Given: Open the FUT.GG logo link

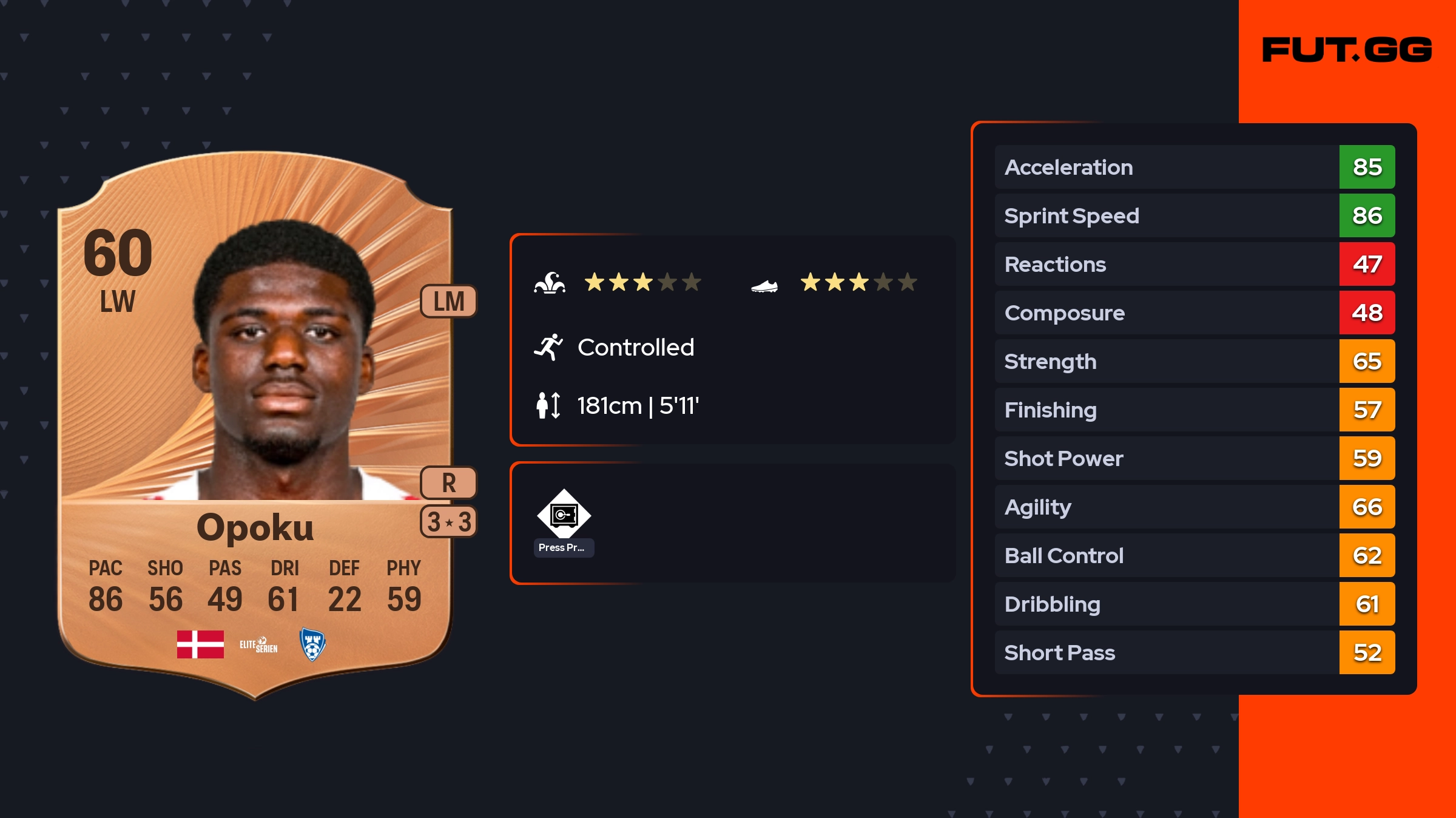Looking at the screenshot, I should point(1347,50).
